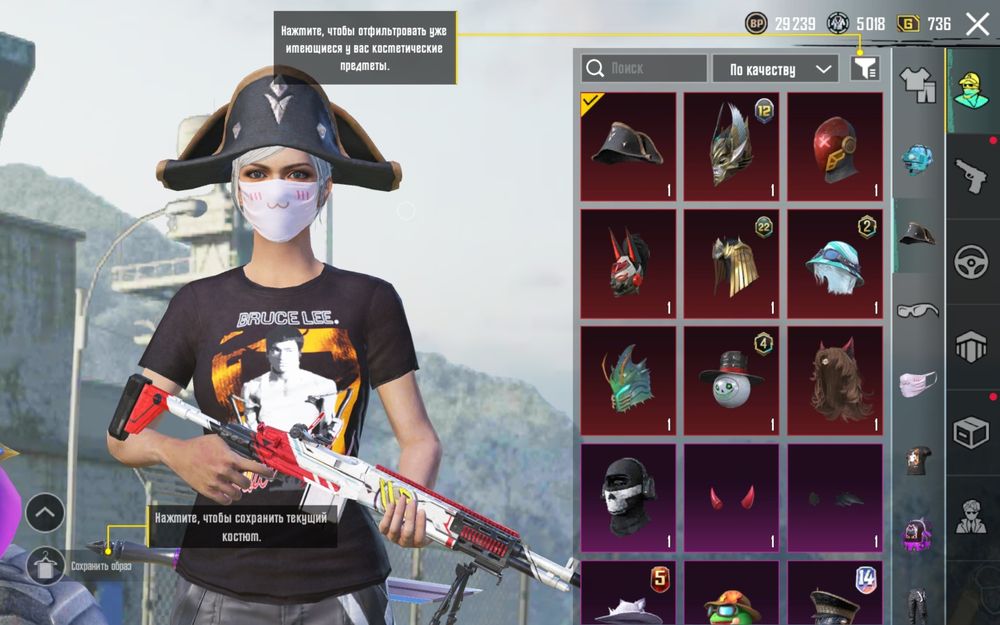Save current look with Сохранить образ button
Screen dimensions: 1000x625
45,565
